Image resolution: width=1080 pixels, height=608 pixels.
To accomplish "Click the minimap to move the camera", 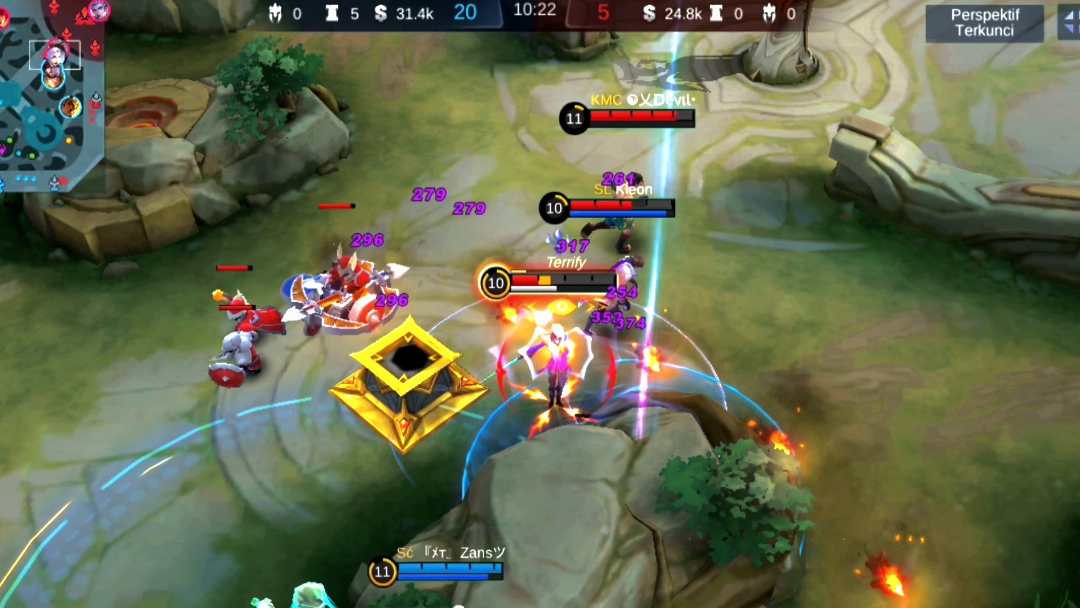I will 50,95.
